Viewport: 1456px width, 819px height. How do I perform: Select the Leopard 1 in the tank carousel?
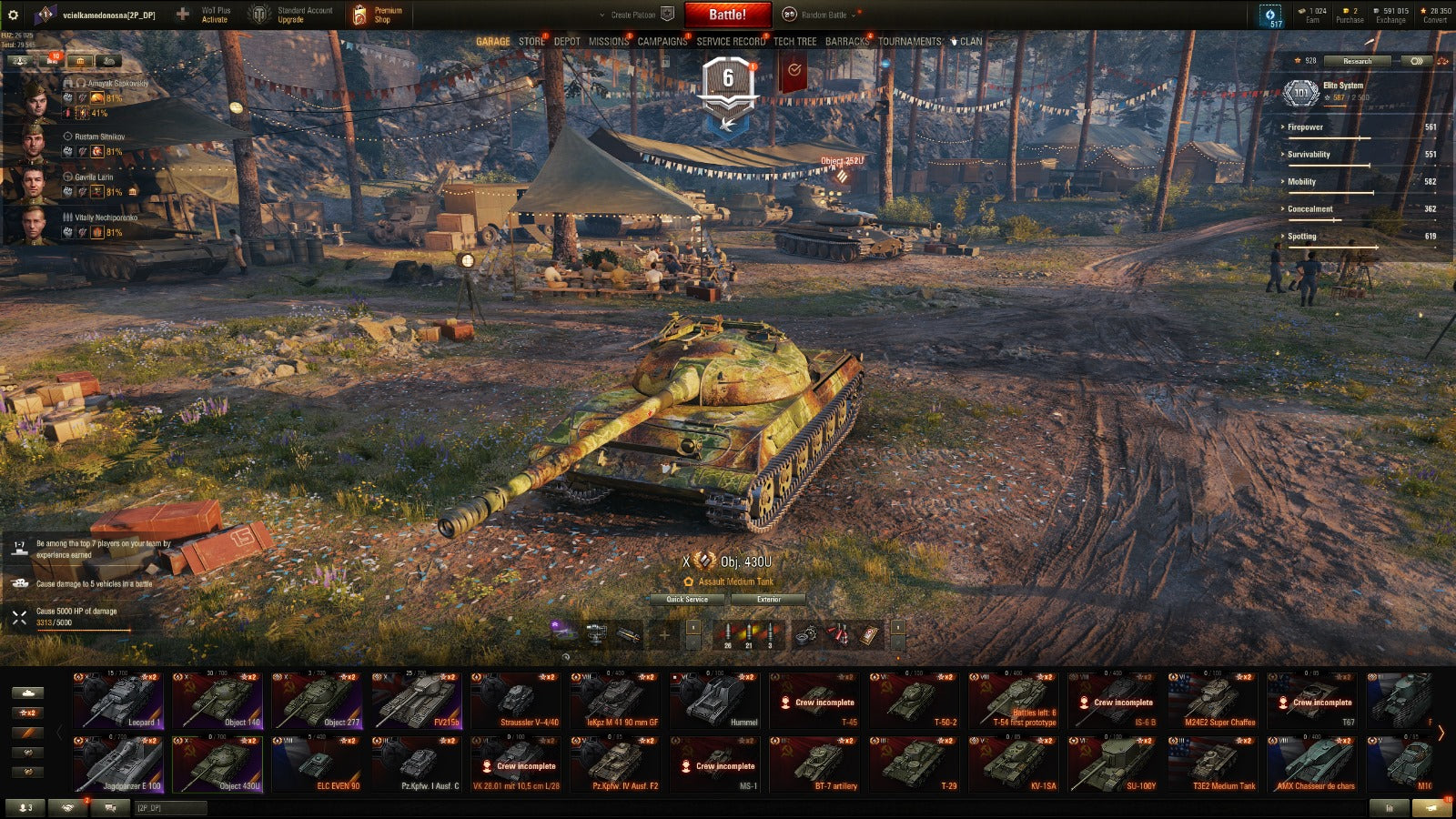[119, 701]
